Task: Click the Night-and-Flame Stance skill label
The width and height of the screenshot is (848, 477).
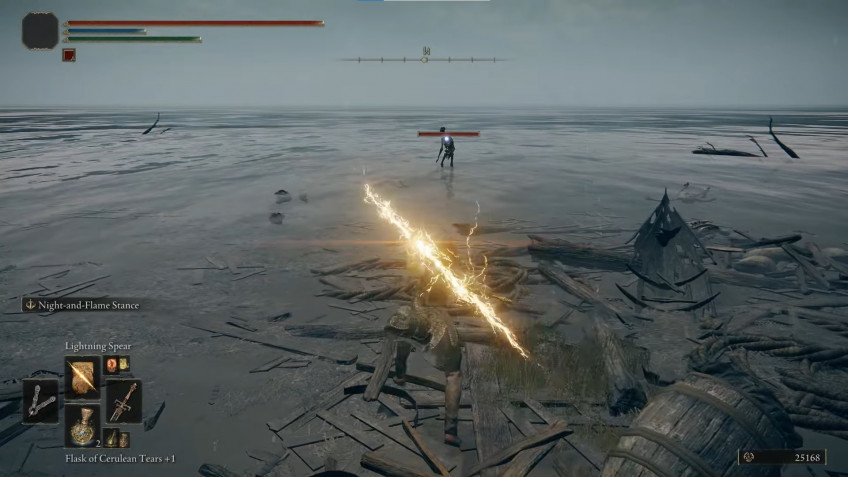Action: click(86, 304)
